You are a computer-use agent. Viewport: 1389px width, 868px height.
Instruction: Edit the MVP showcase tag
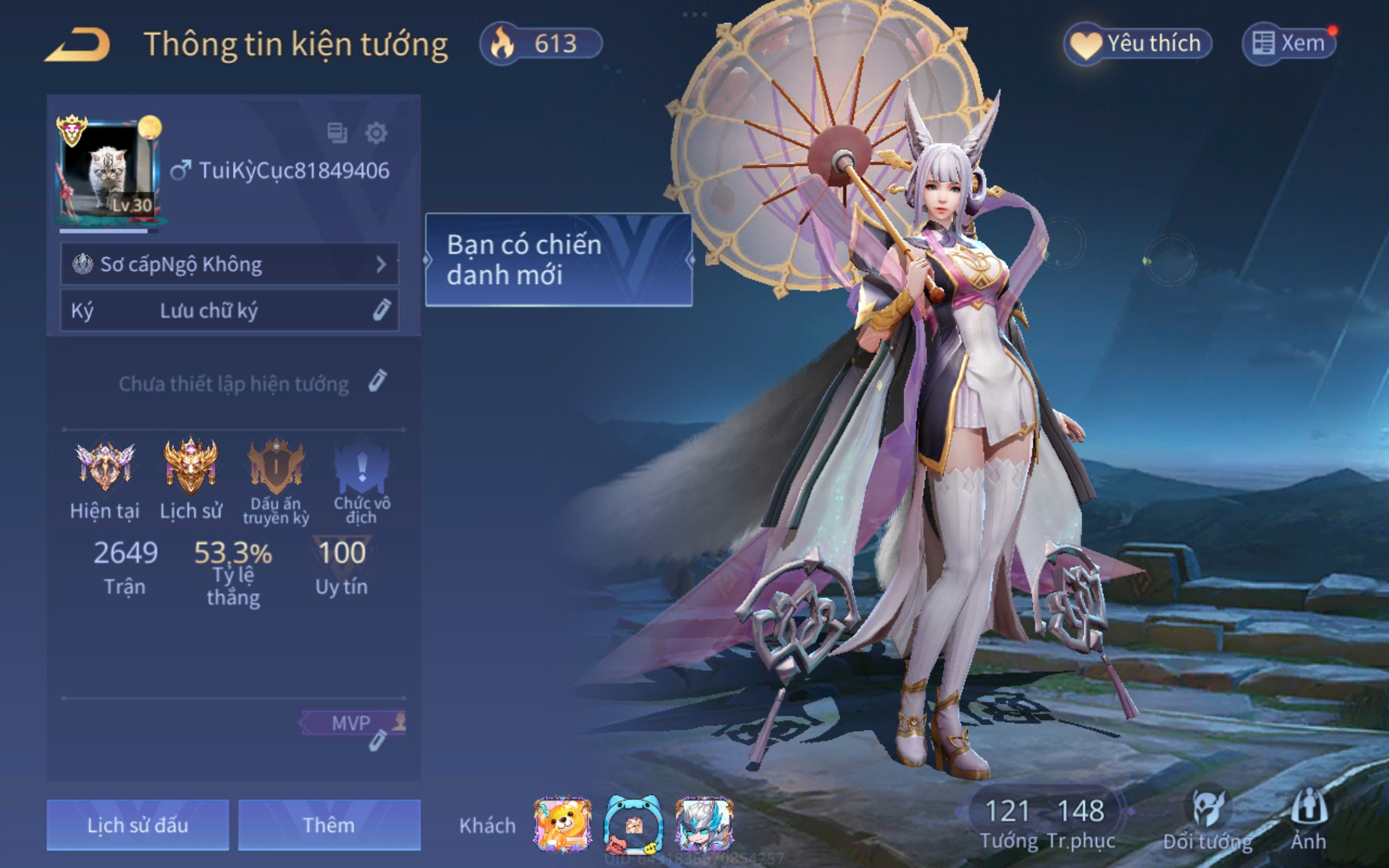point(377,741)
